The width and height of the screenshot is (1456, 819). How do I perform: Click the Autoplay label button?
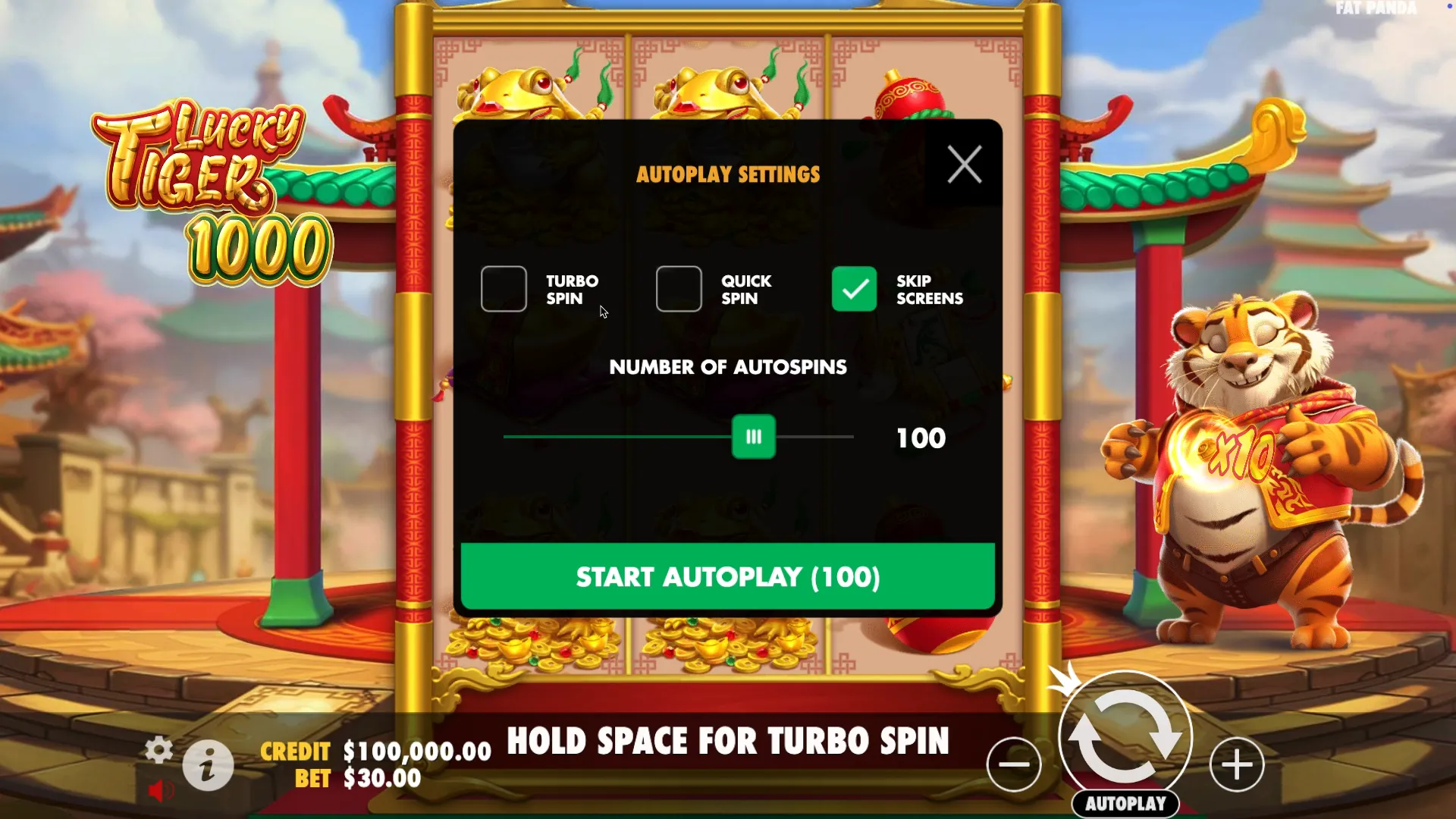[x=1125, y=804]
